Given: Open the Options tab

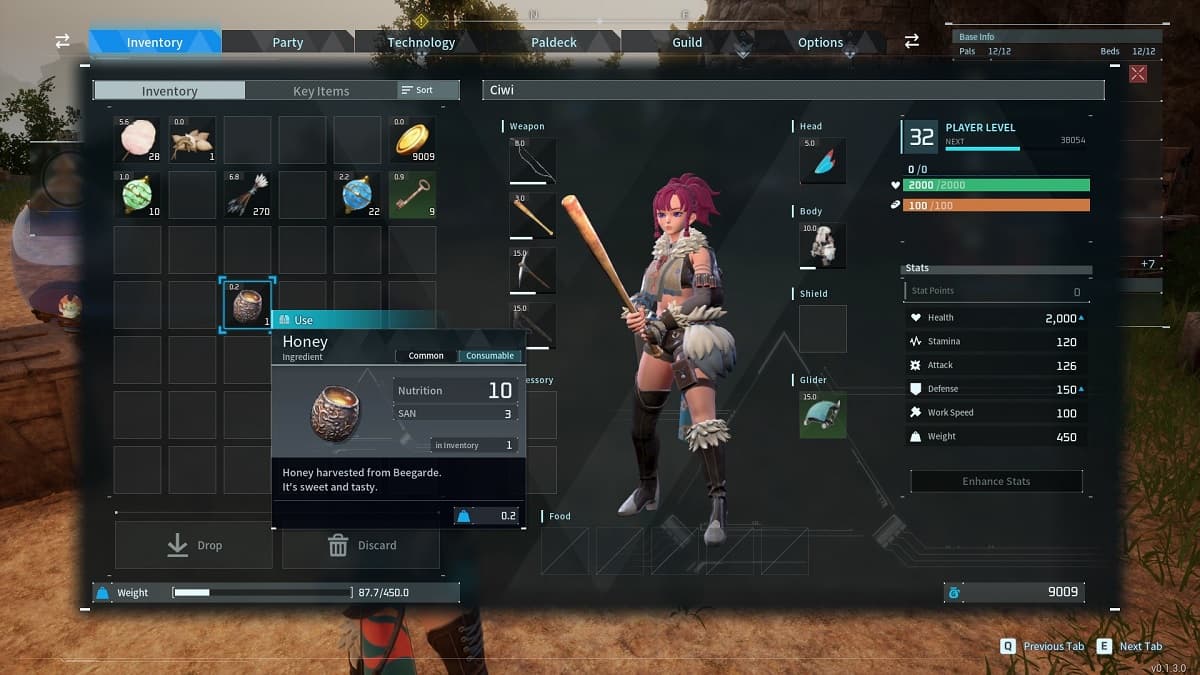Looking at the screenshot, I should point(820,42).
